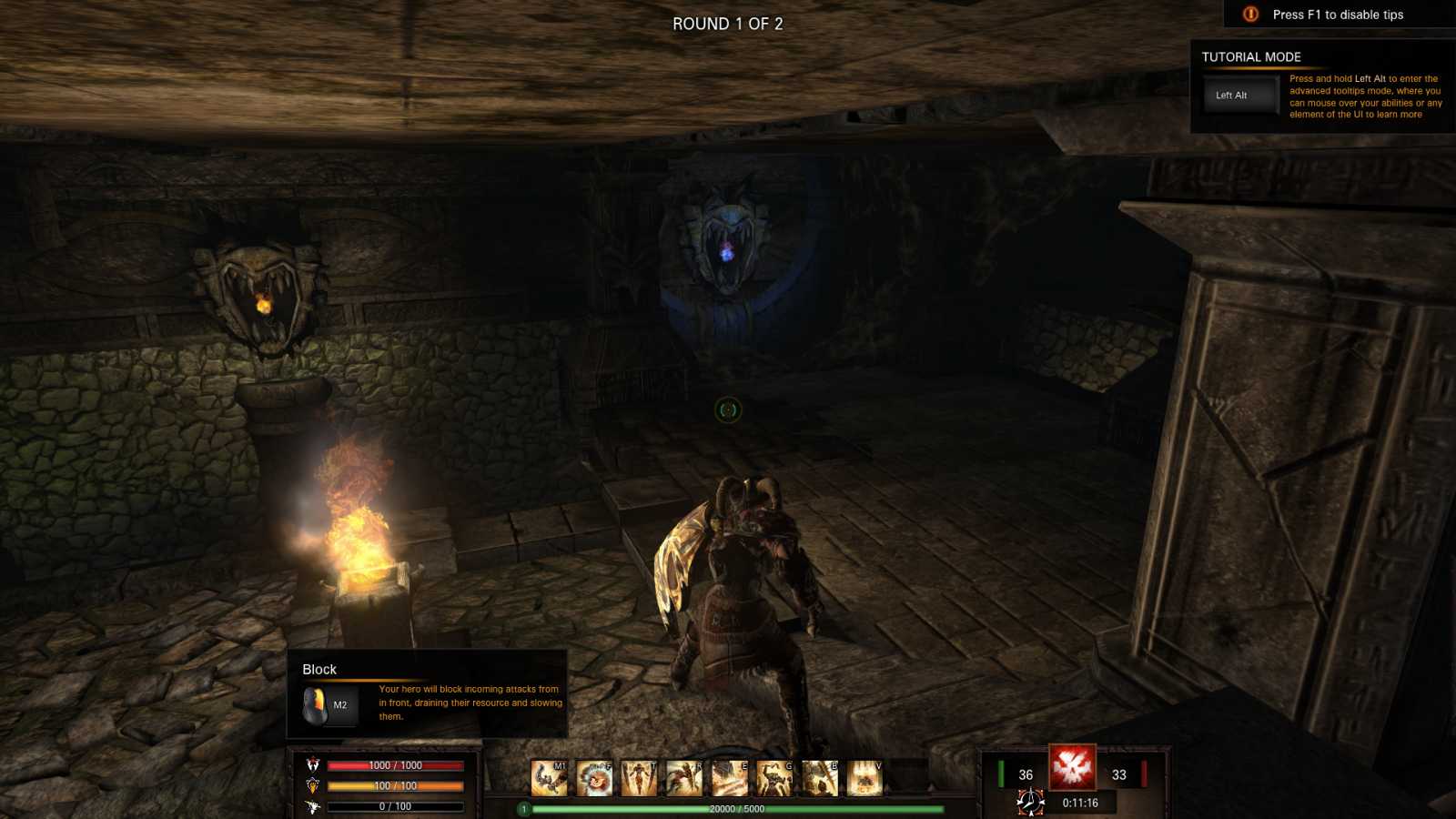The width and height of the screenshot is (1456, 819).
Task: Click the orange warning icon beside the F1 tip
Action: [1248, 15]
